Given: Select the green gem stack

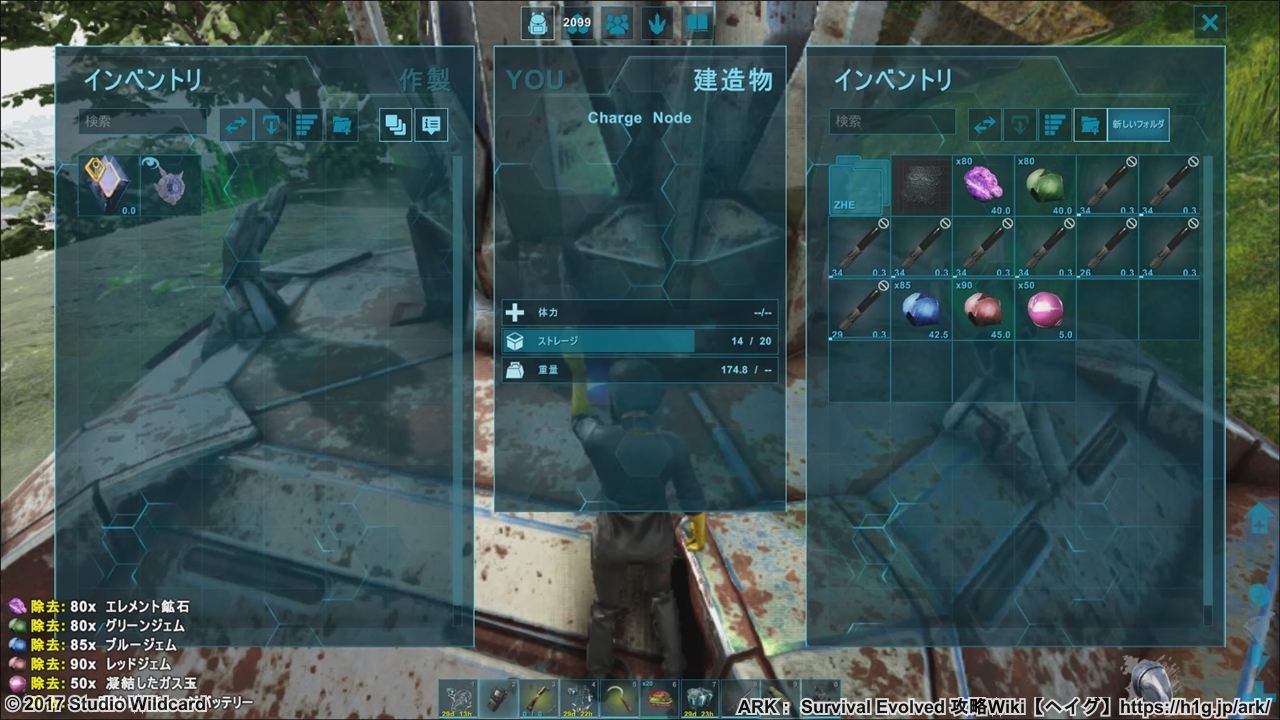Looking at the screenshot, I should pyautogui.click(x=1045, y=186).
